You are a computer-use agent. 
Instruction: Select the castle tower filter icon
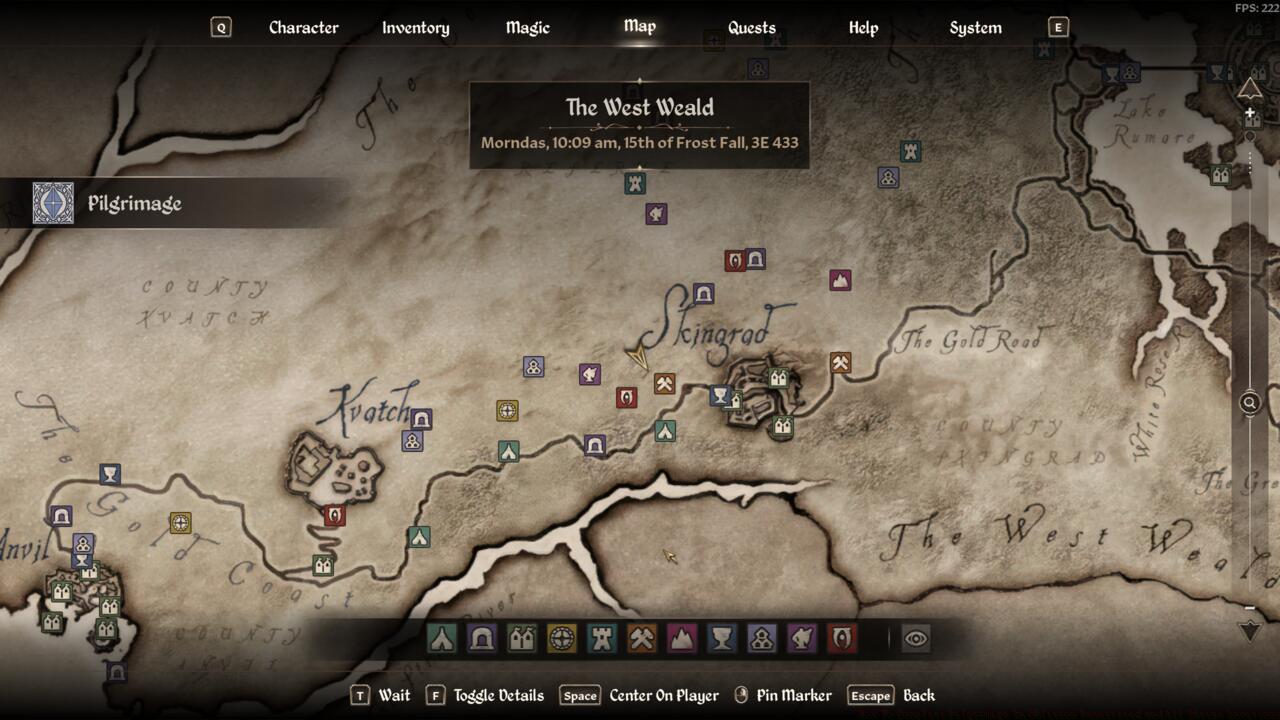[601, 637]
